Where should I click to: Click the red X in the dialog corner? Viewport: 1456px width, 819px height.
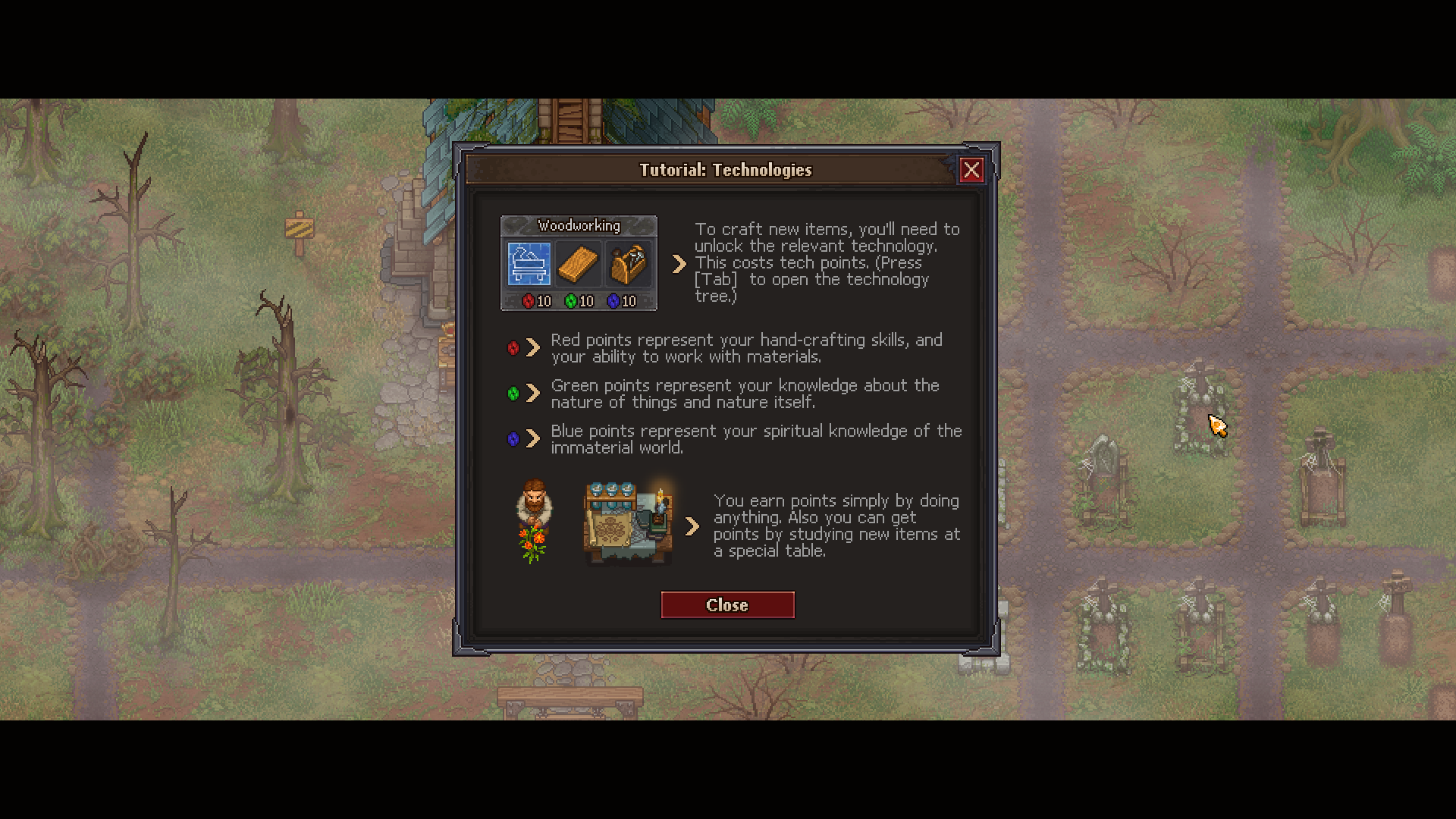[973, 170]
